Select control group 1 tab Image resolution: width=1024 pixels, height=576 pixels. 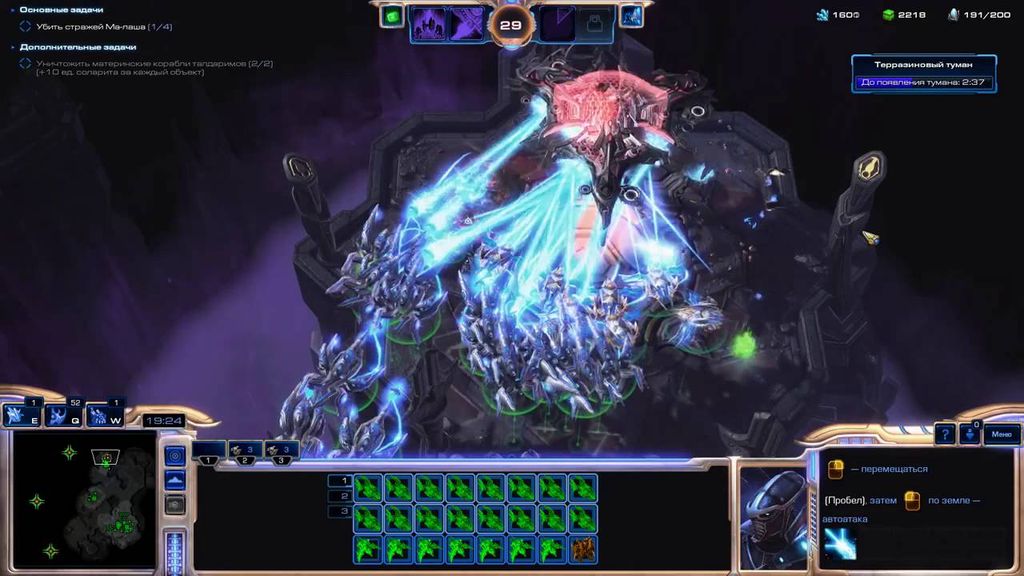(209, 451)
